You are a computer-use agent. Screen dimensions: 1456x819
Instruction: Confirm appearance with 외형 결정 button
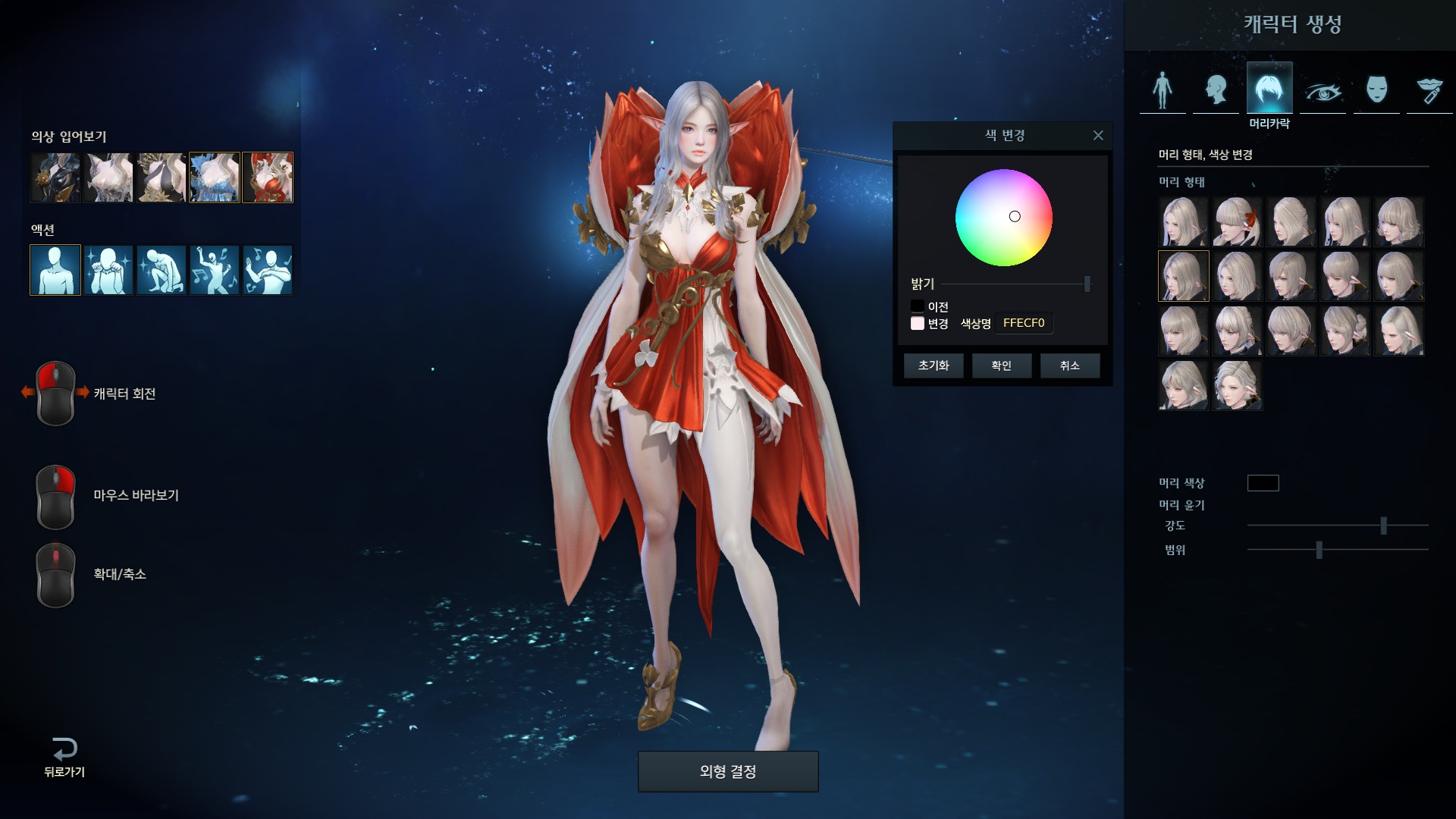coord(728,771)
